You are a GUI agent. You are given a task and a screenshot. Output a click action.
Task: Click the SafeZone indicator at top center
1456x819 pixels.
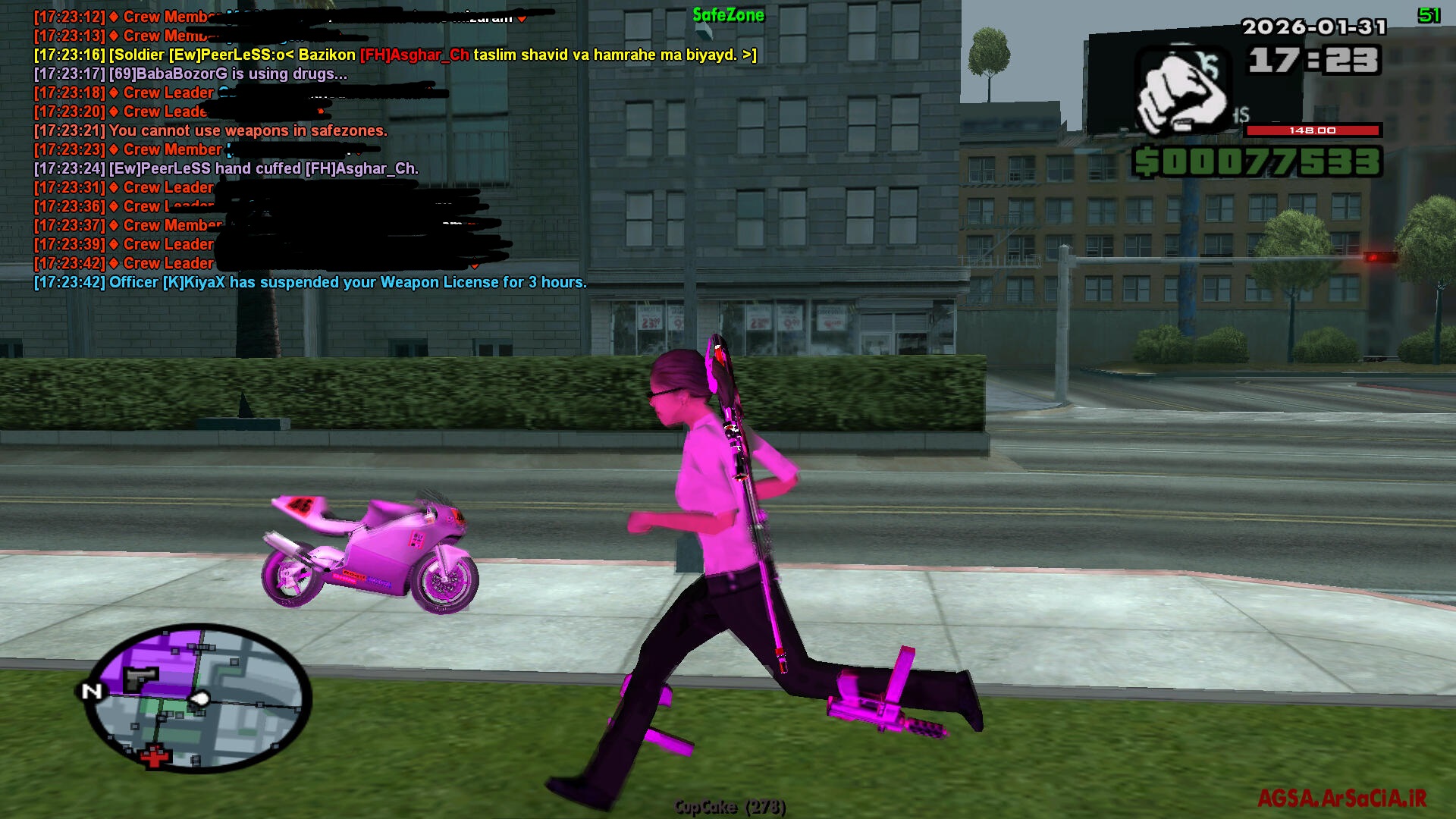pyautogui.click(x=729, y=15)
